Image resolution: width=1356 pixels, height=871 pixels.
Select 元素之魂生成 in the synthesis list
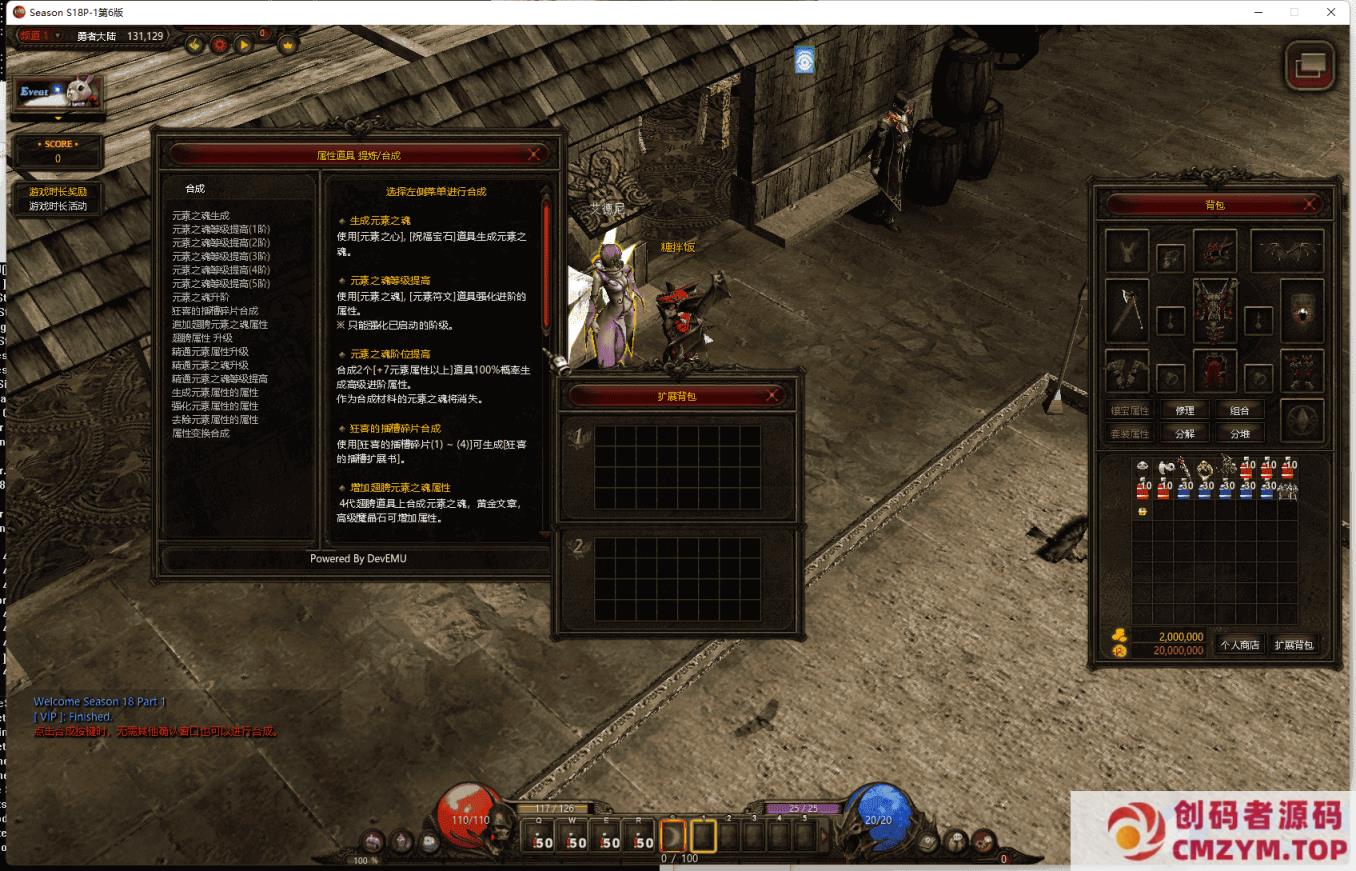(x=201, y=215)
